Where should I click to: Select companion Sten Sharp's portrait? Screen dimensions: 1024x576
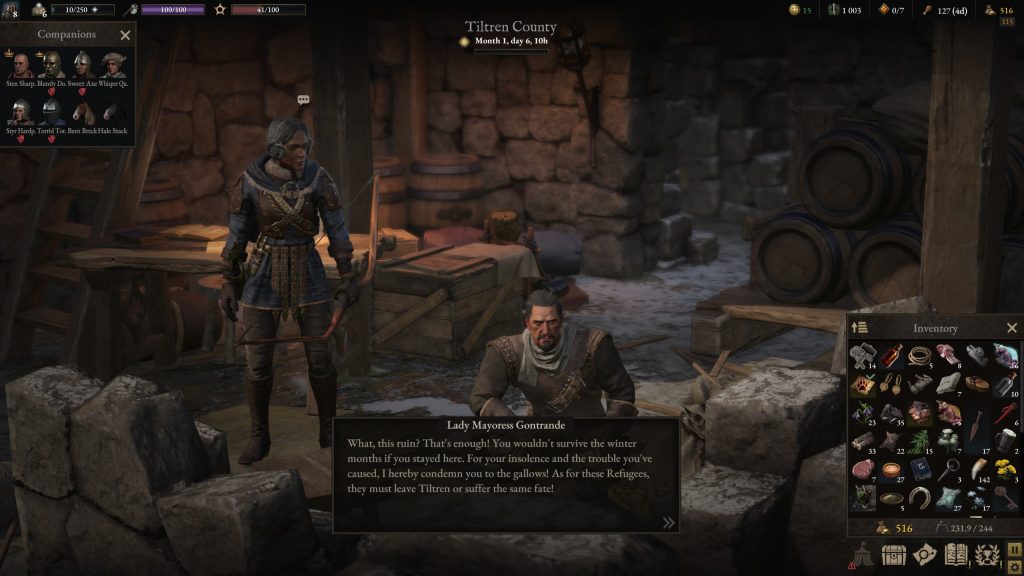pos(19,67)
